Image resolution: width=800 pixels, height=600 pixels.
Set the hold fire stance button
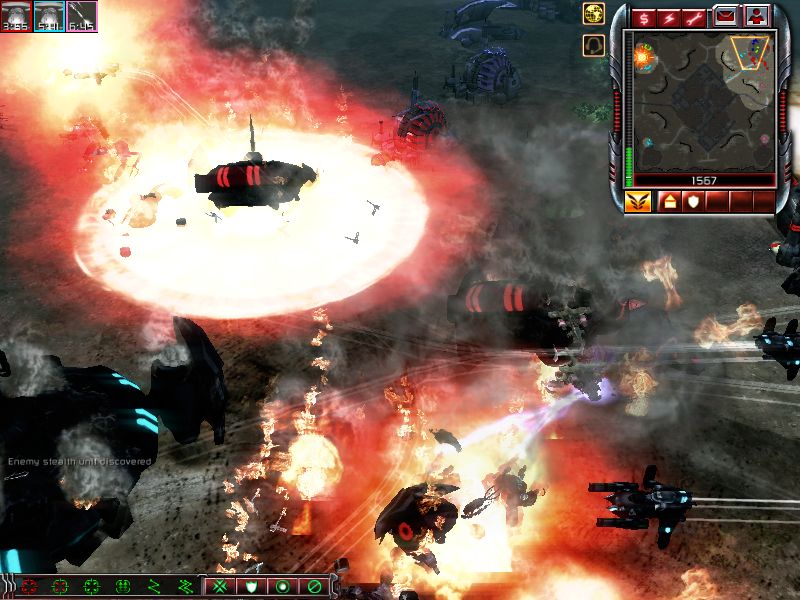tap(313, 586)
